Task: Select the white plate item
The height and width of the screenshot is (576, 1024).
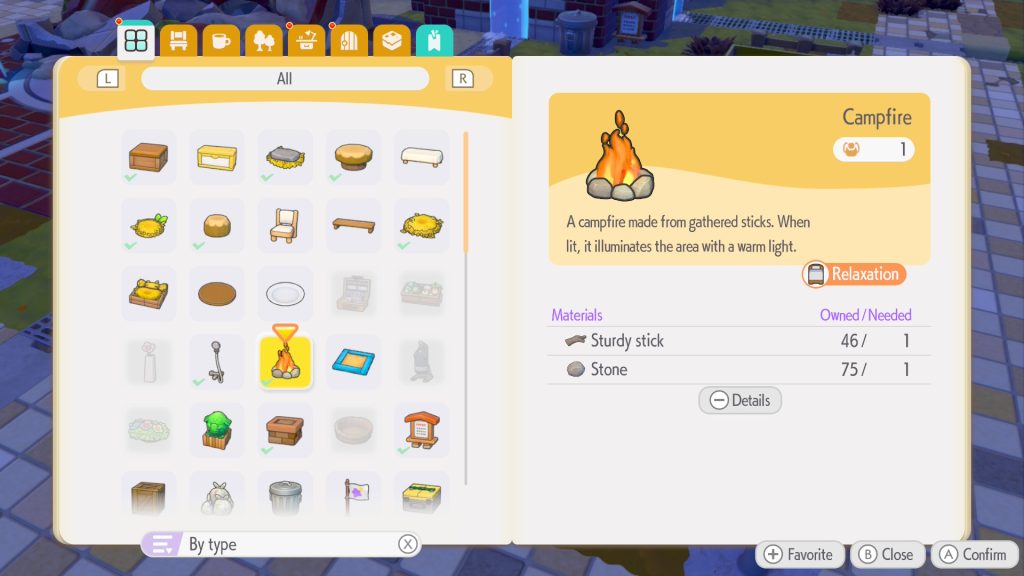Action: coord(285,293)
